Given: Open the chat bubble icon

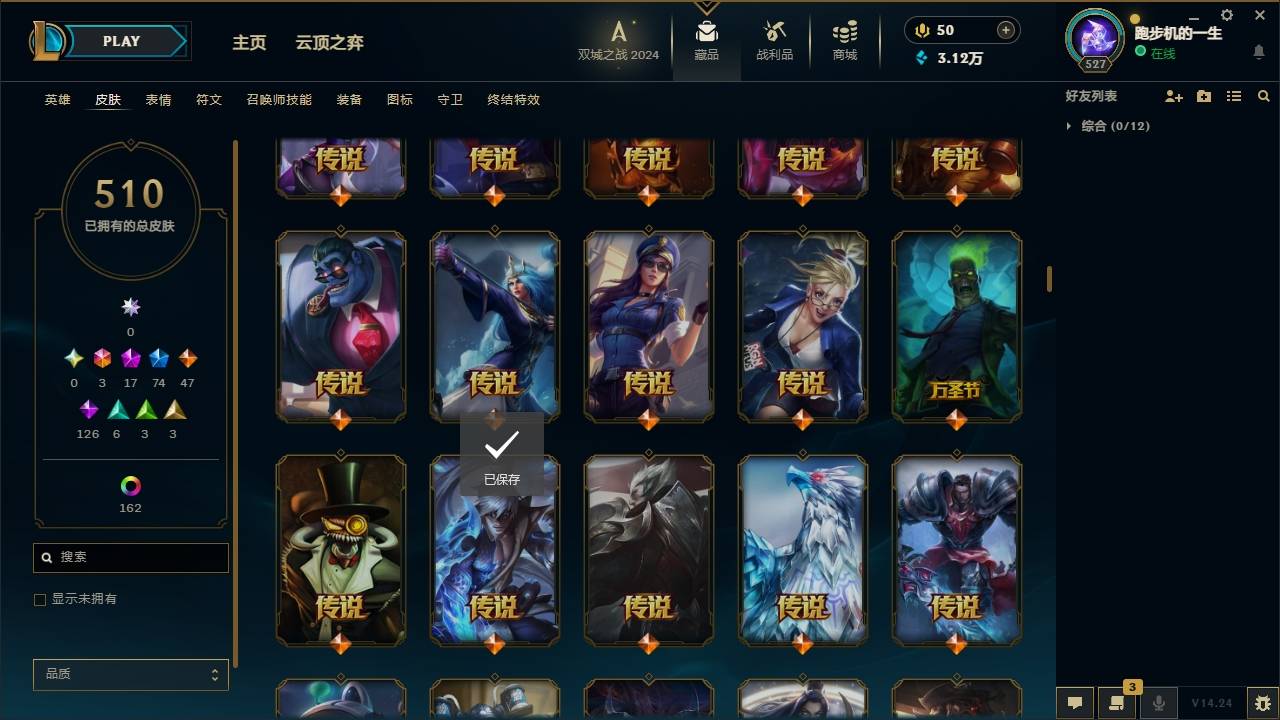Looking at the screenshot, I should pyautogui.click(x=1075, y=703).
